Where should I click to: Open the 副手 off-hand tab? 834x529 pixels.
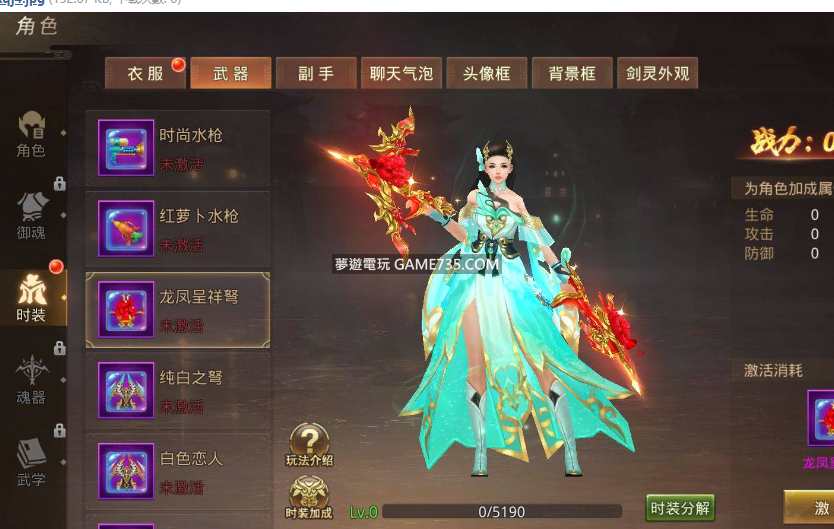pyautogui.click(x=316, y=73)
